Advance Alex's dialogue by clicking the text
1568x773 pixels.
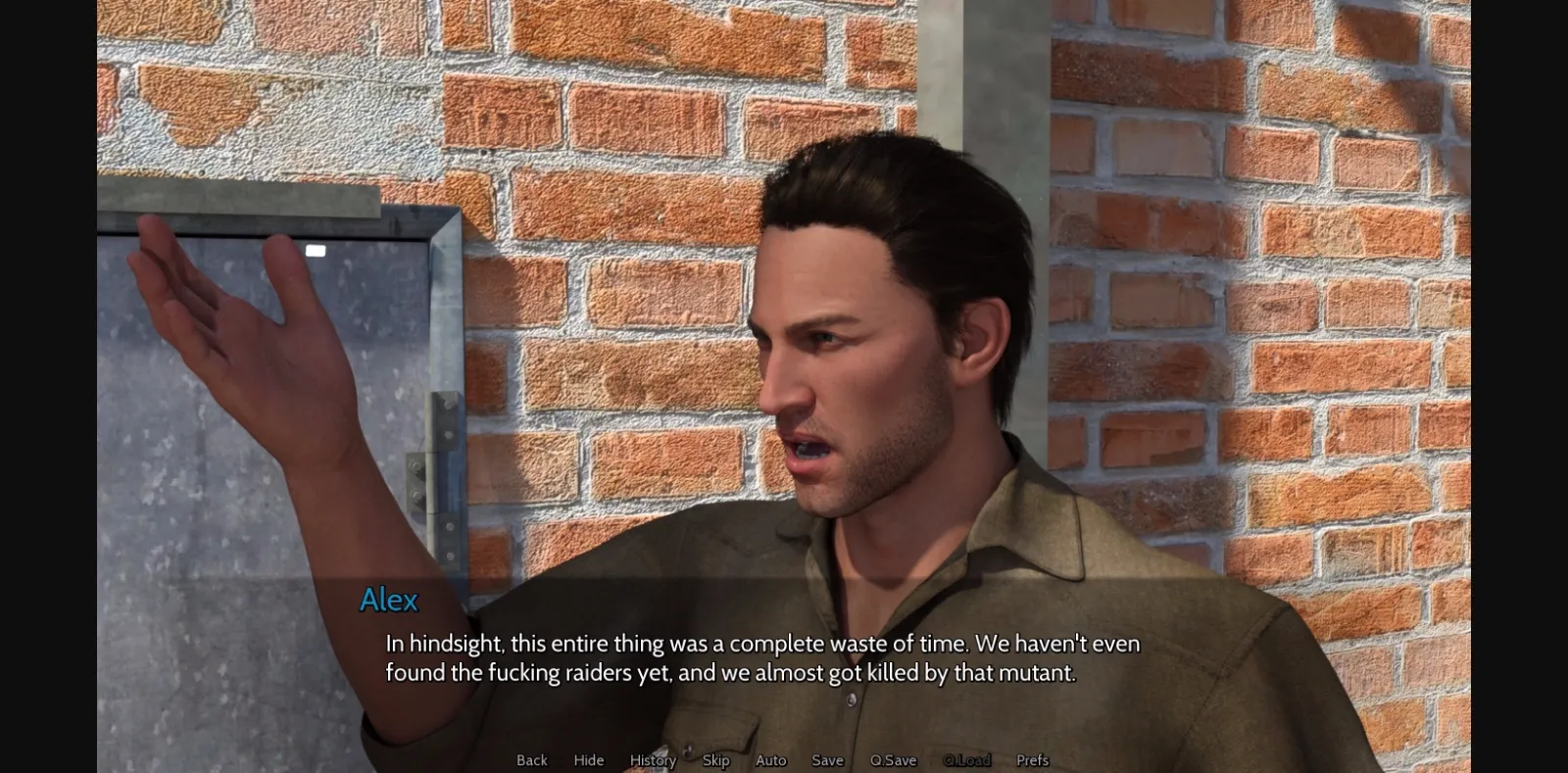pos(764,658)
